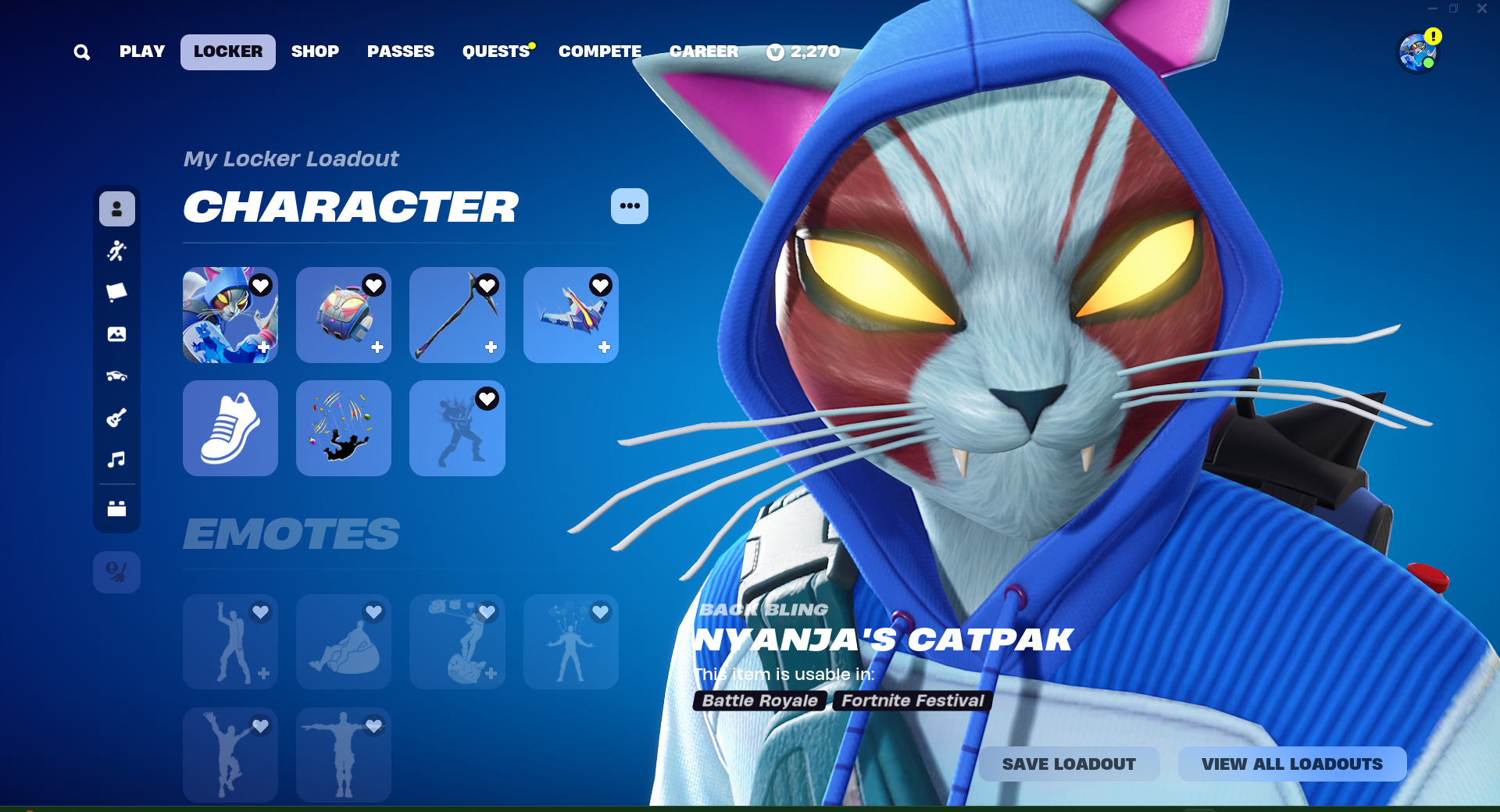Select the banner flag sidebar category

coord(116,290)
